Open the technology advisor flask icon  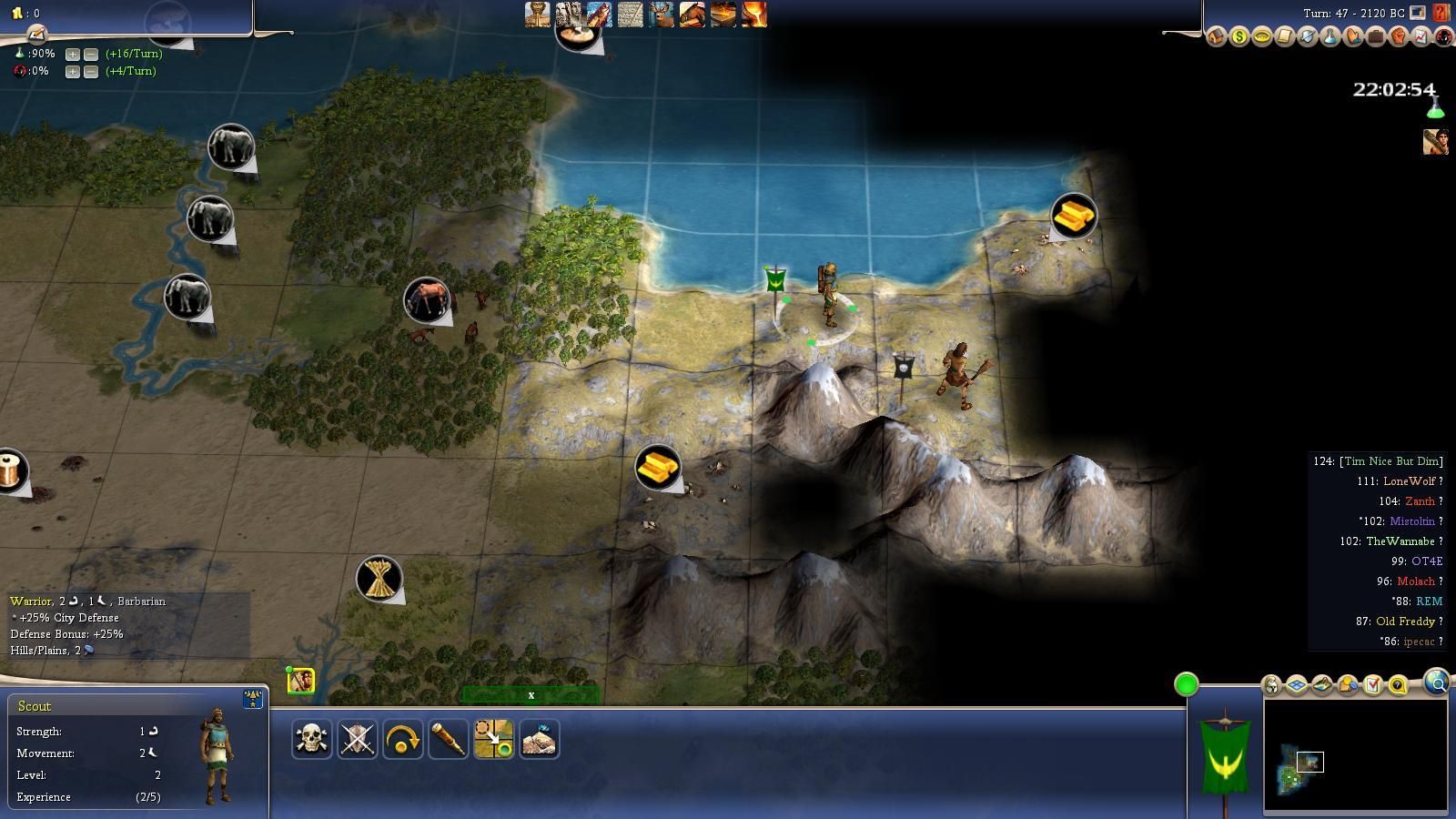pos(1330,37)
